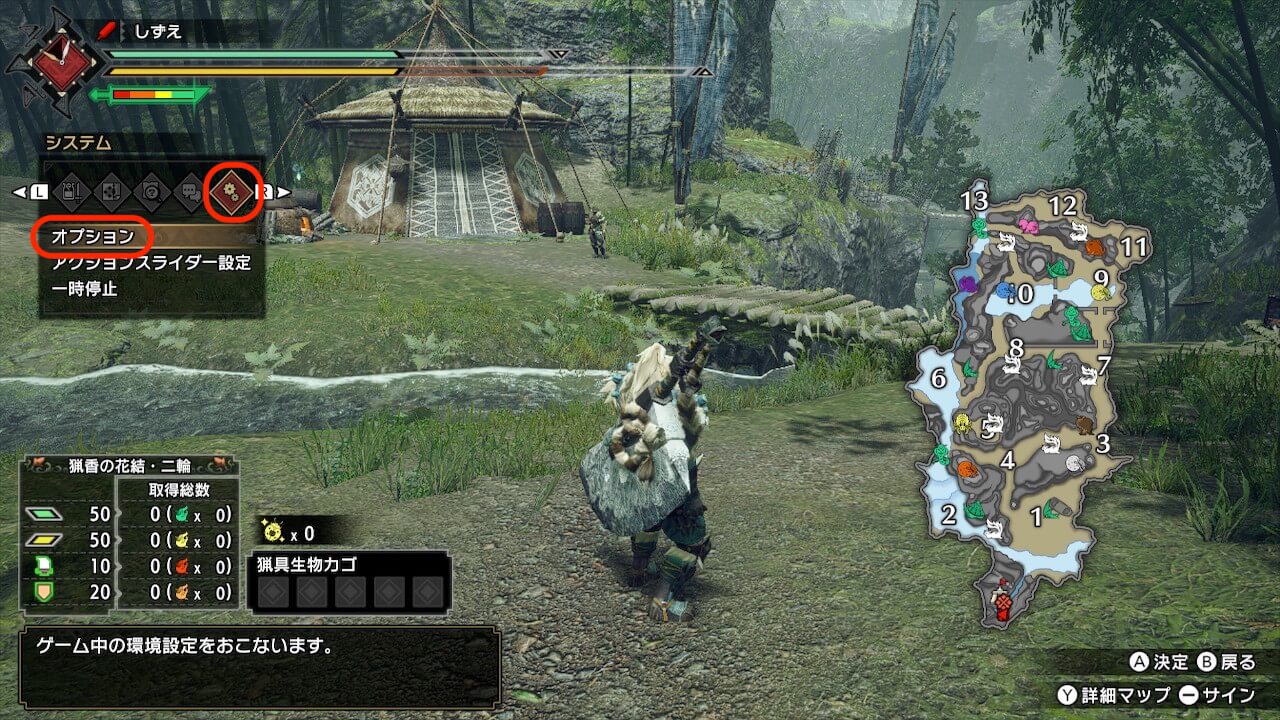Select the pink creature marker on the map
The image size is (1280, 720).
(x=1027, y=227)
